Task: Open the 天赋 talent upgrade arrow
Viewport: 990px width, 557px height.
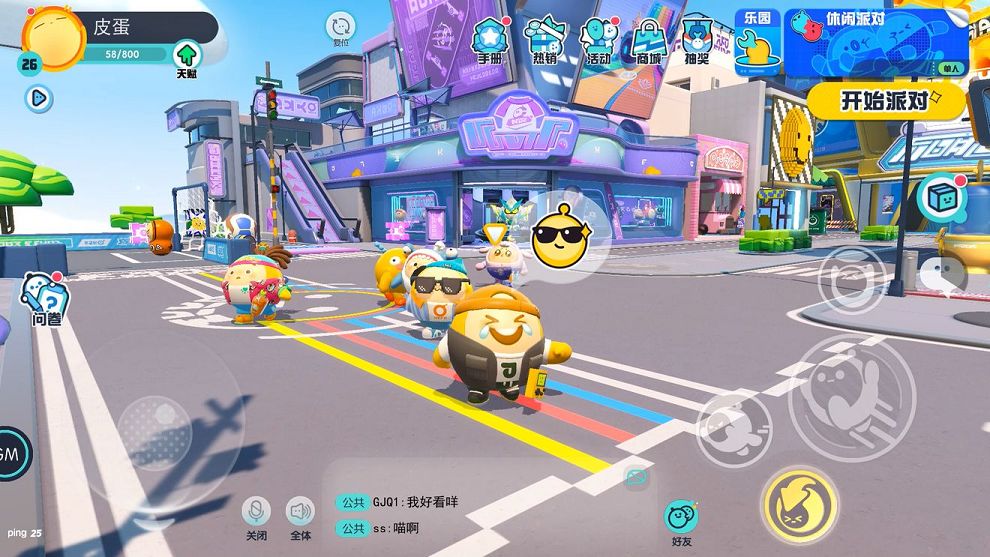Action: tap(187, 58)
